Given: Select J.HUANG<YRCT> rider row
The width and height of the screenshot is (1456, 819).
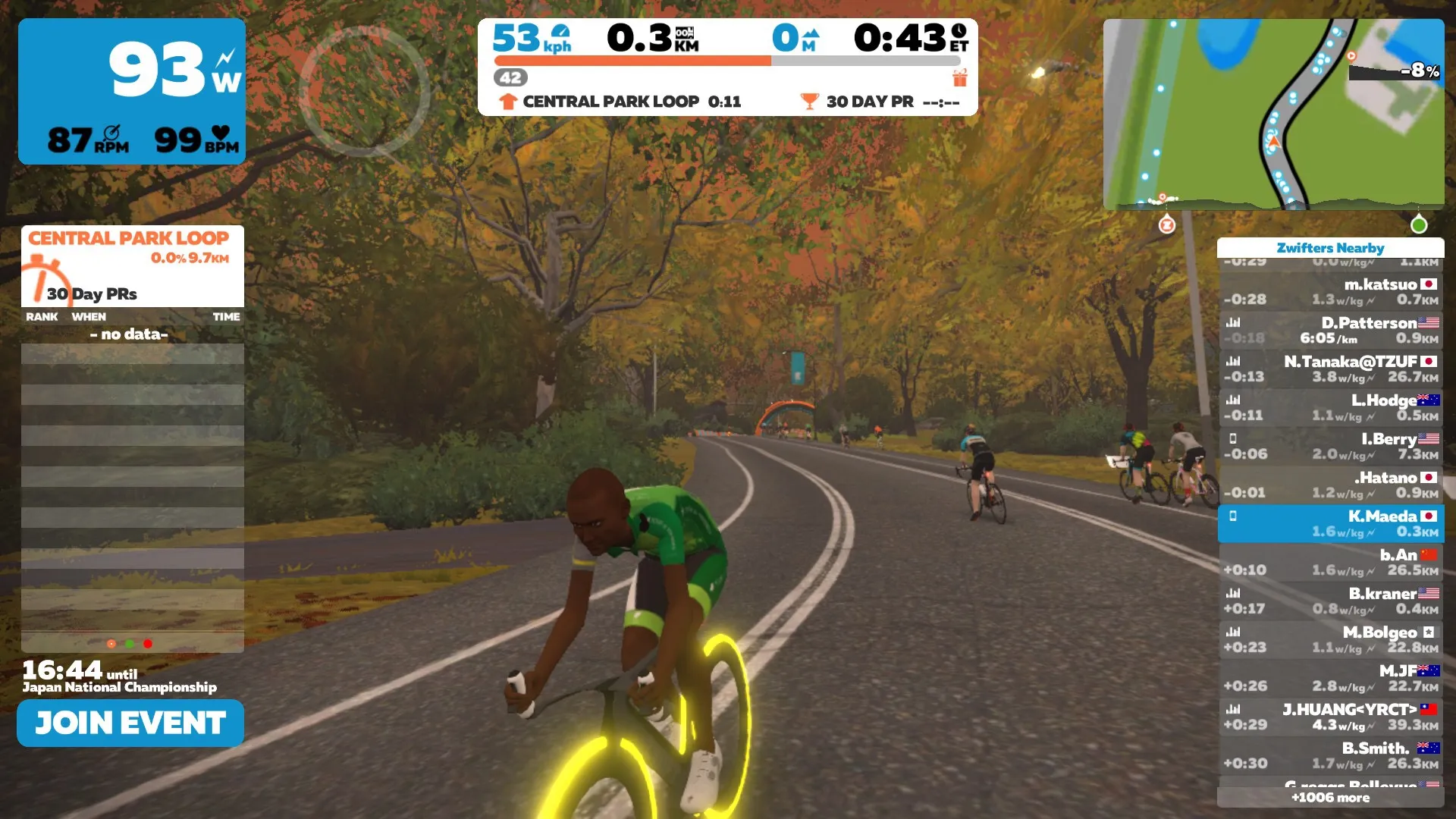Looking at the screenshot, I should click(1331, 717).
